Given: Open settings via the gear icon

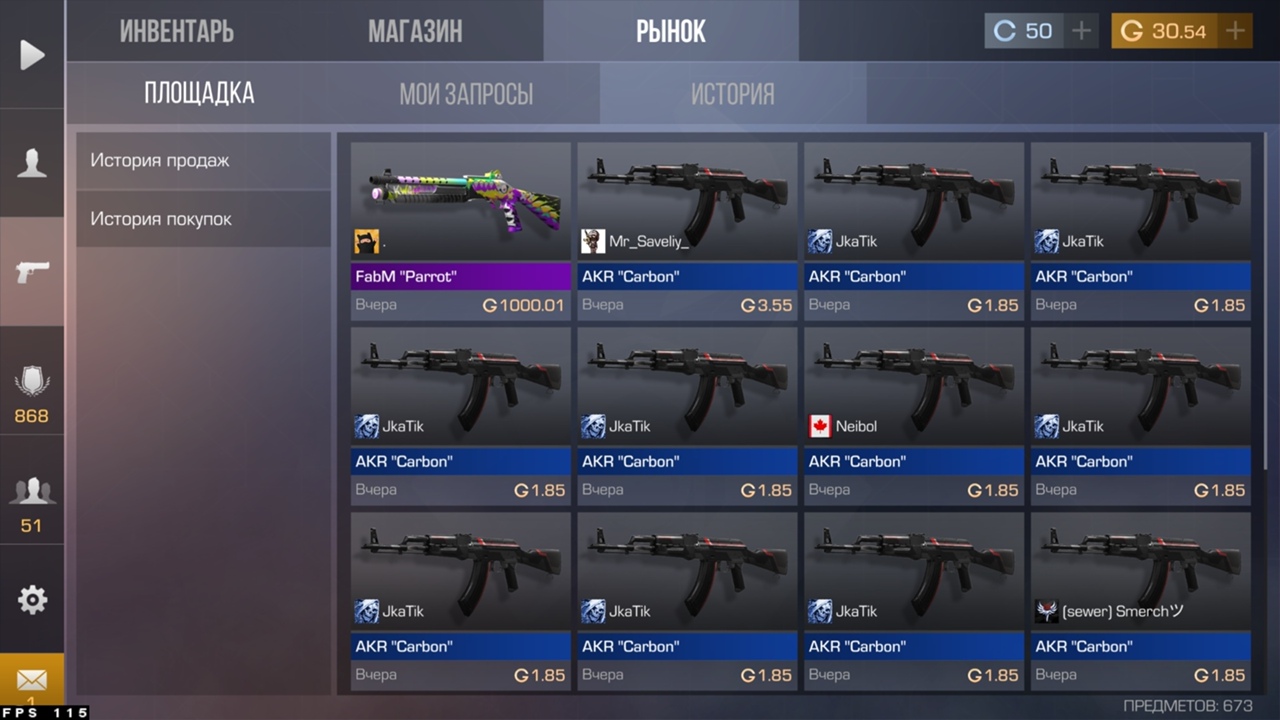Looking at the screenshot, I should pos(32,600).
